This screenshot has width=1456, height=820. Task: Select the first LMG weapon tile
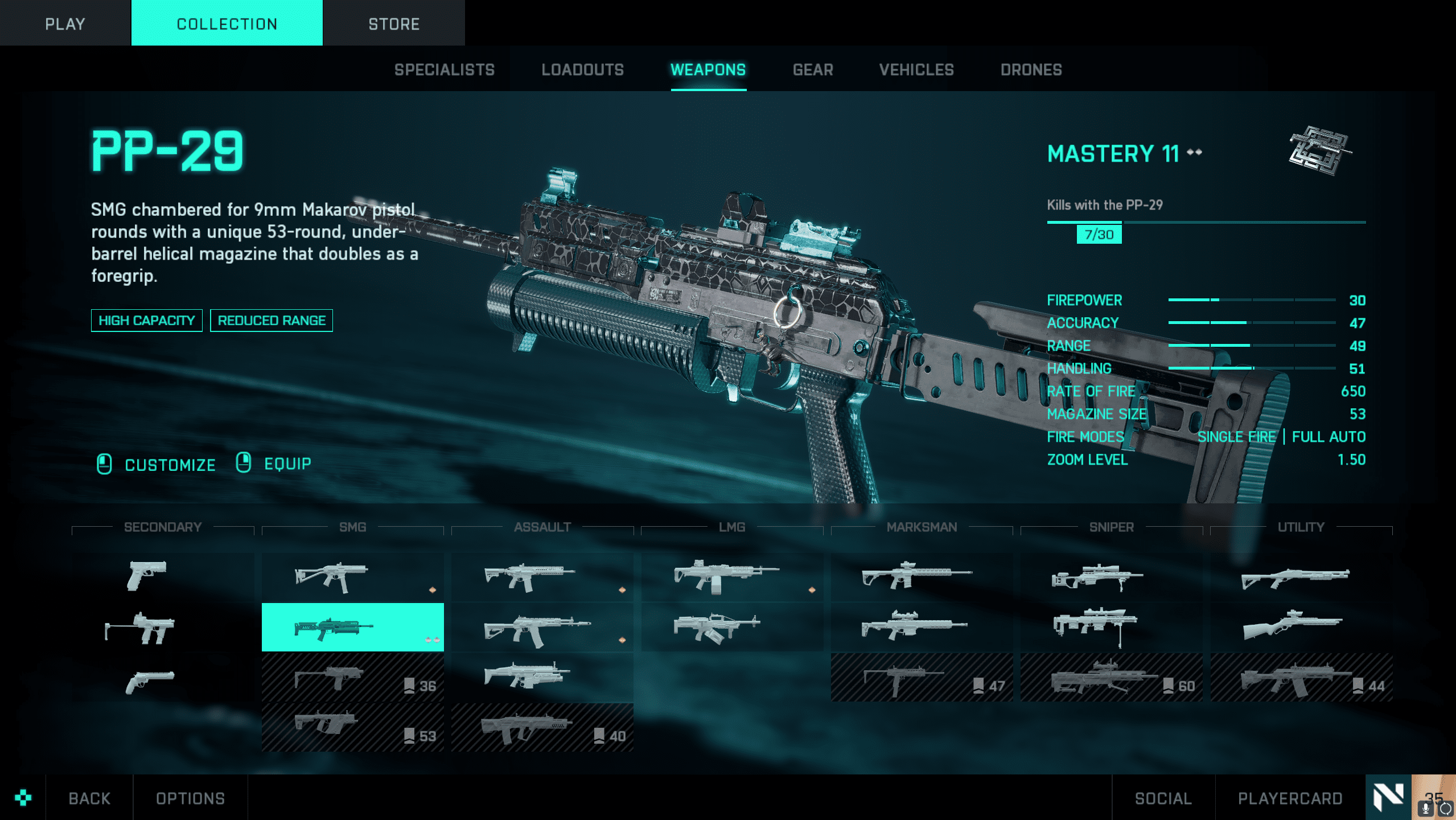(x=731, y=577)
